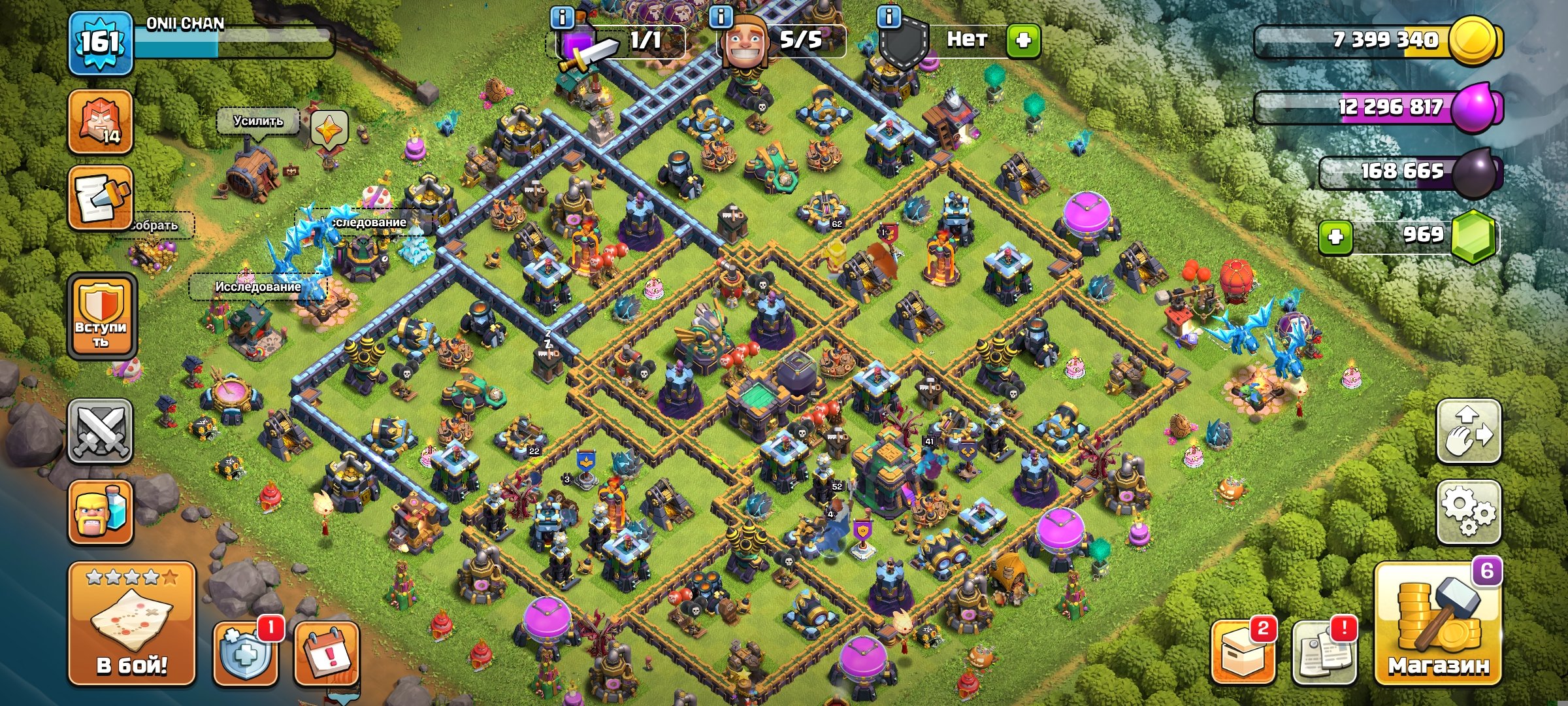Open the quests scroll icon under level badge
1568x706 pixels.
[x=99, y=196]
